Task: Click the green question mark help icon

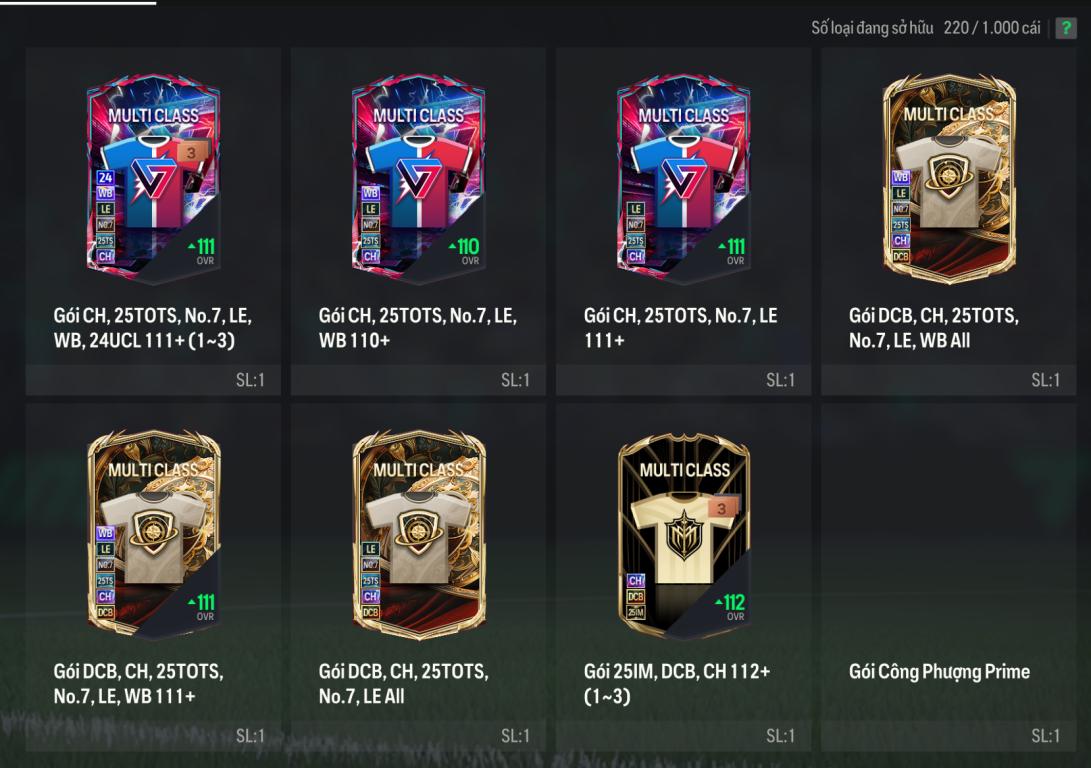Action: click(x=1066, y=28)
